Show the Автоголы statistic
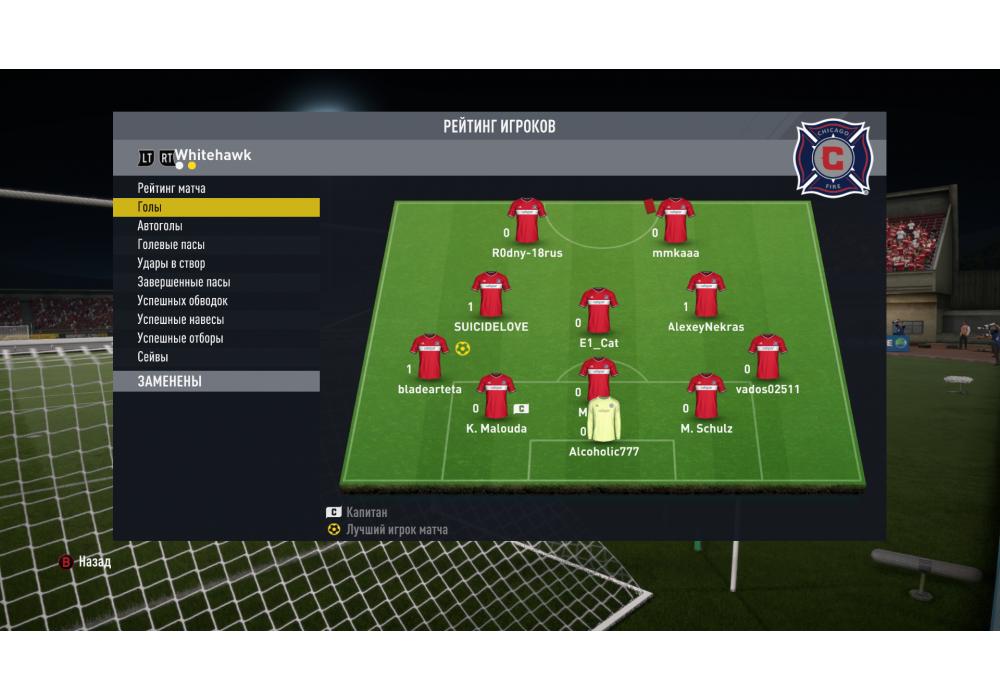 [x=160, y=226]
